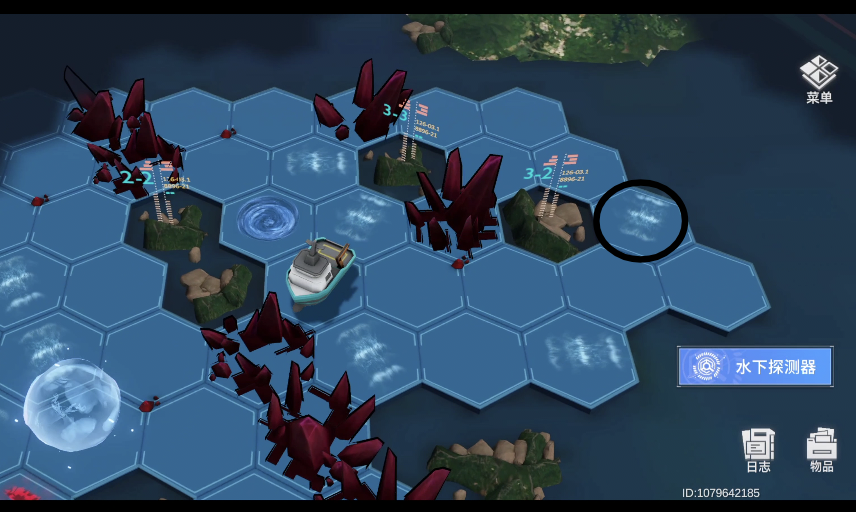The height and width of the screenshot is (512, 856).
Task: Open the 菜单 menu
Action: pos(819,78)
